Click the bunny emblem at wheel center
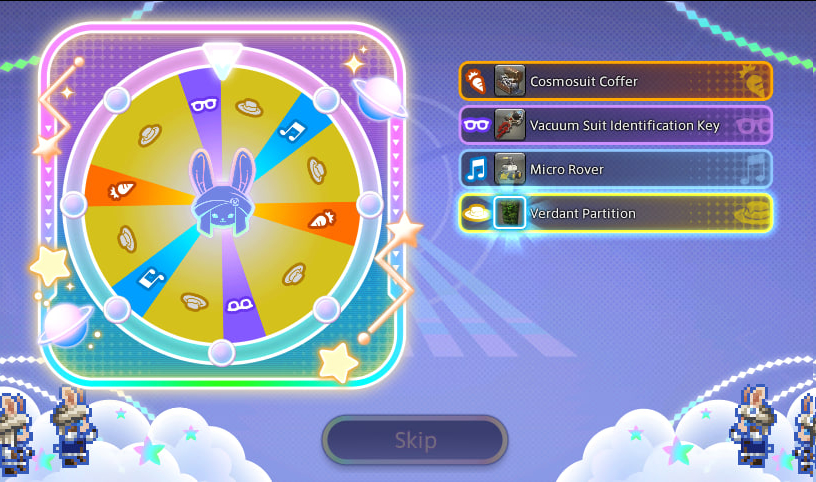Screen dimensions: 816x482 click(221, 205)
